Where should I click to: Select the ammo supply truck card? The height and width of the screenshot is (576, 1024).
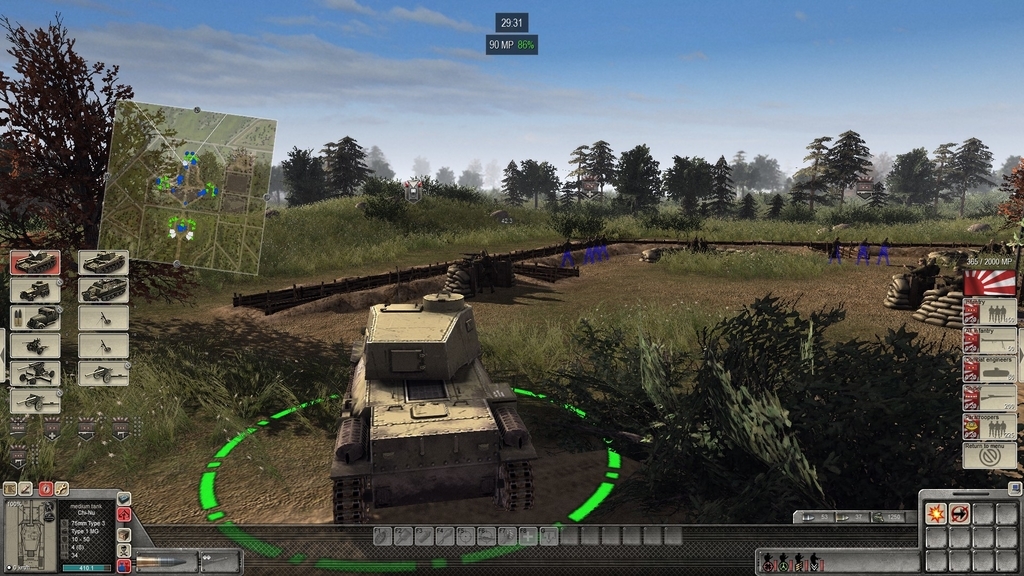point(35,318)
